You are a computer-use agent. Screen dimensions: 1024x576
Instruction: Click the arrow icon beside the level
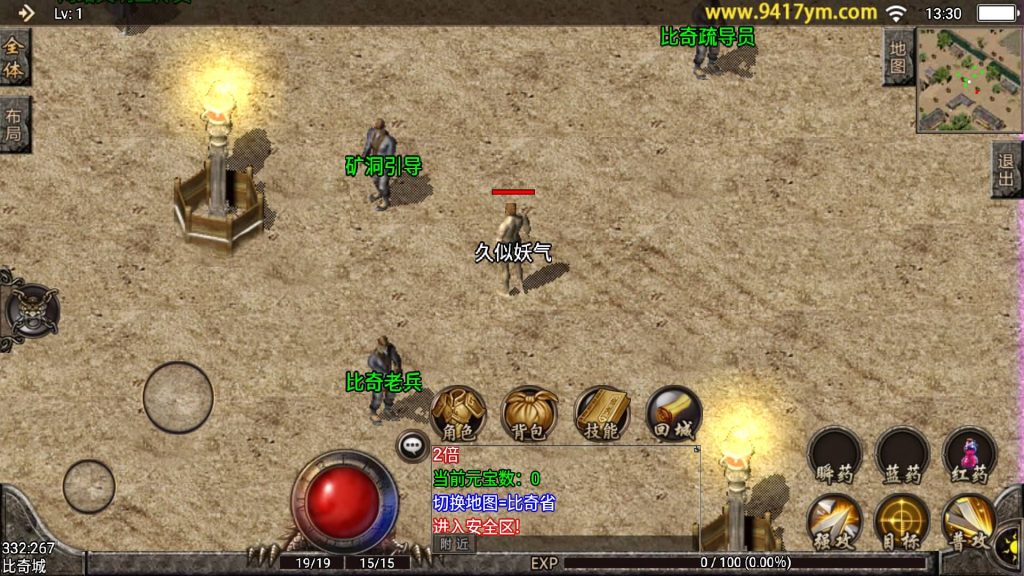point(26,13)
